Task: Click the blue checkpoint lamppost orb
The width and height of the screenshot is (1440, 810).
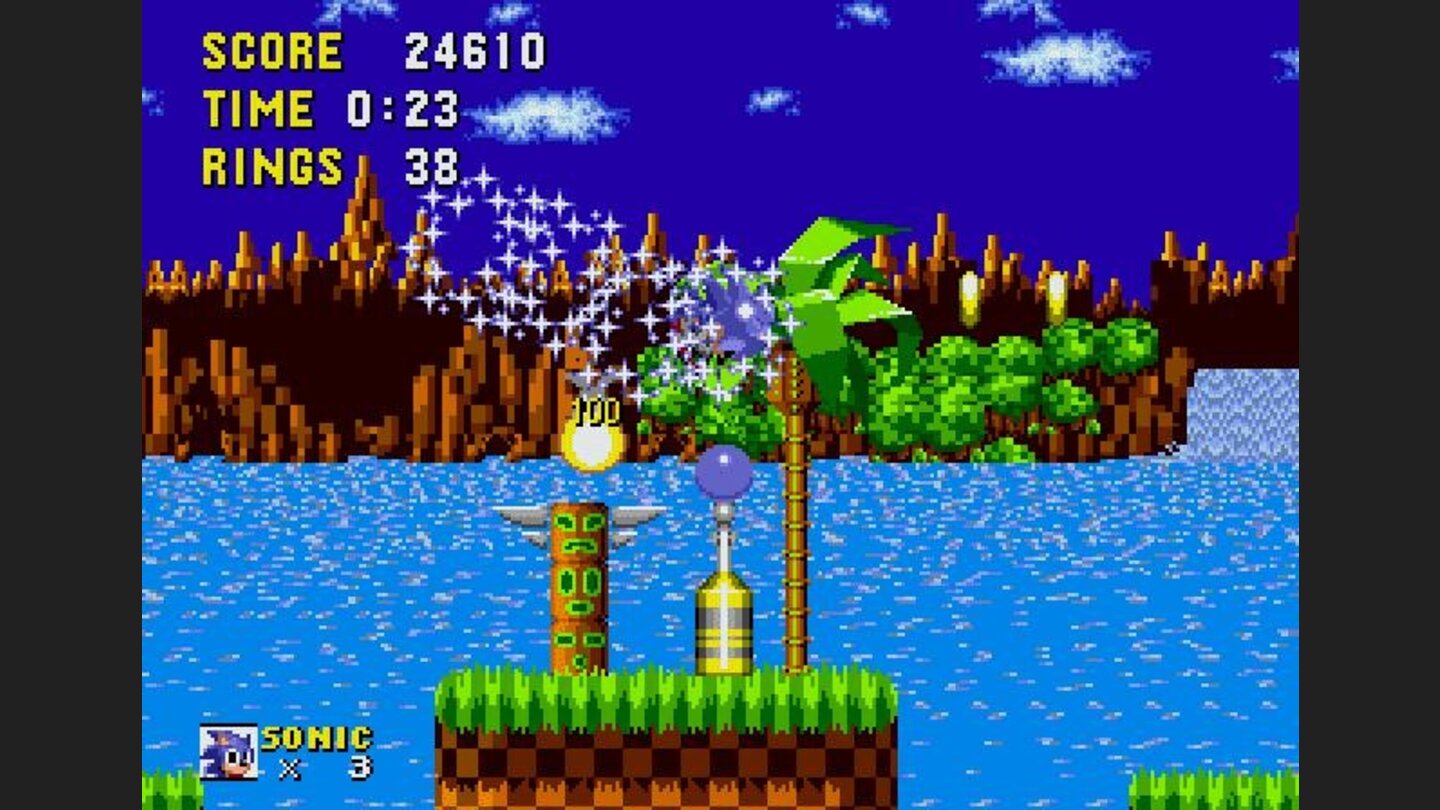Action: tap(723, 470)
